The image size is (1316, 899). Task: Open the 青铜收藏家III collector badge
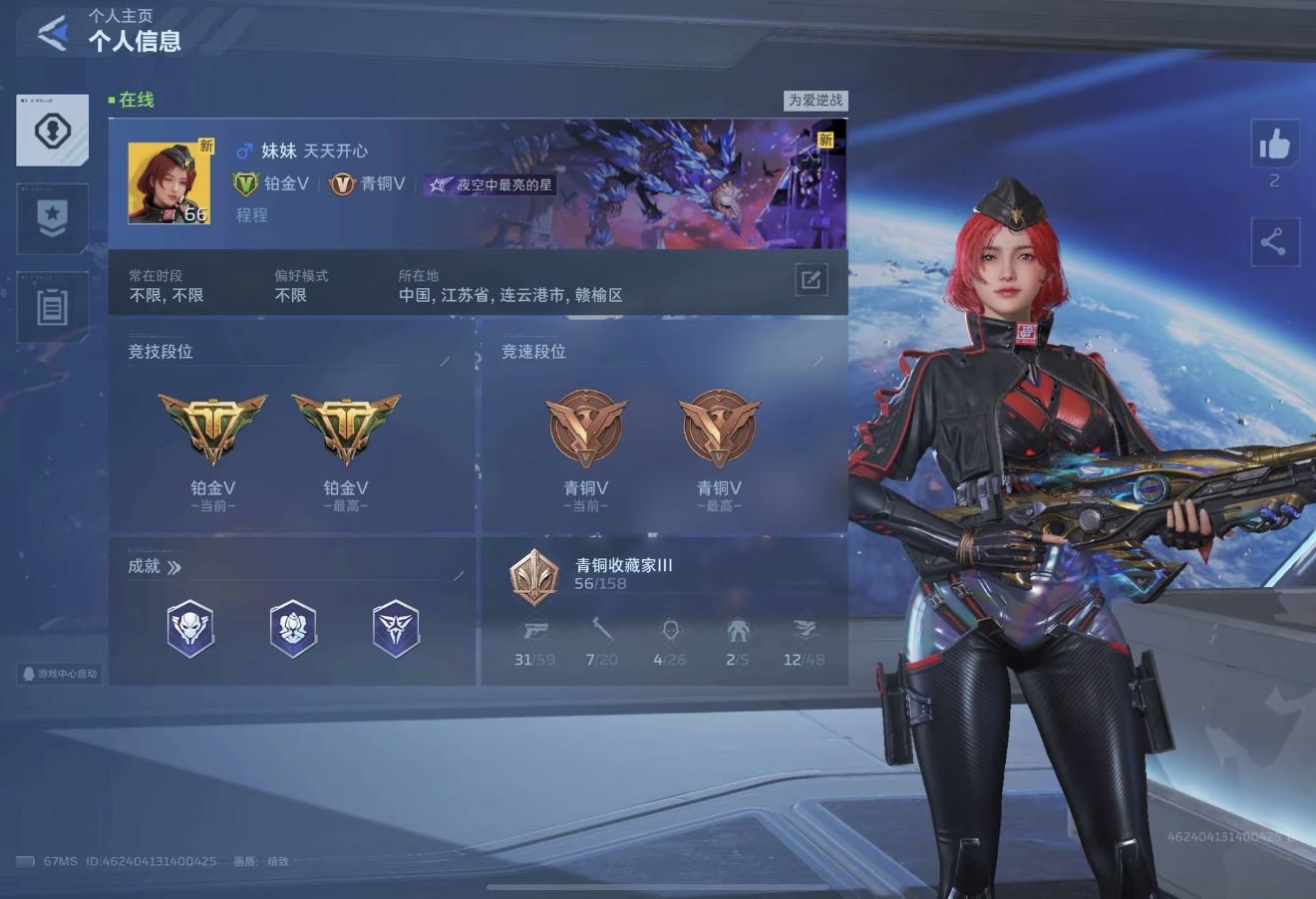(533, 576)
